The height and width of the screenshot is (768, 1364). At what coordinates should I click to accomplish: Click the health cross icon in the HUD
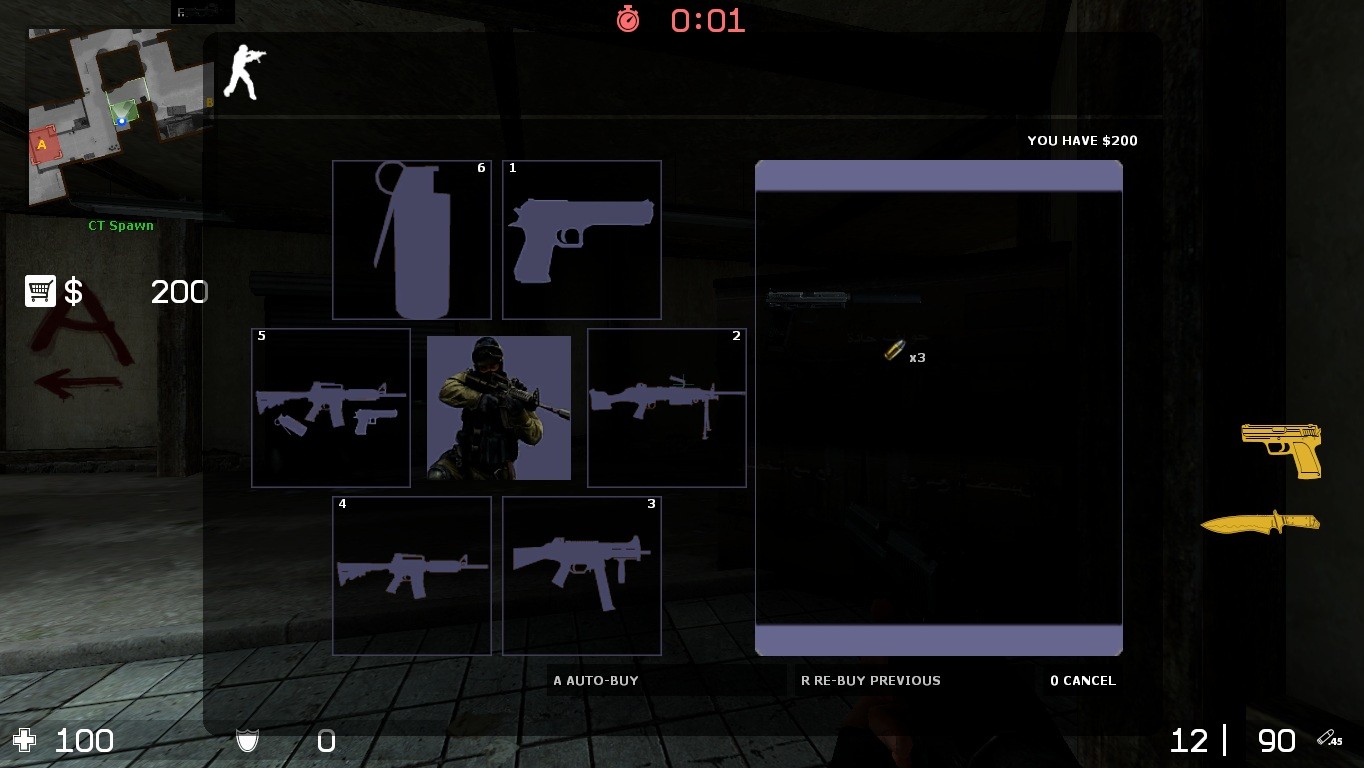tap(23, 740)
